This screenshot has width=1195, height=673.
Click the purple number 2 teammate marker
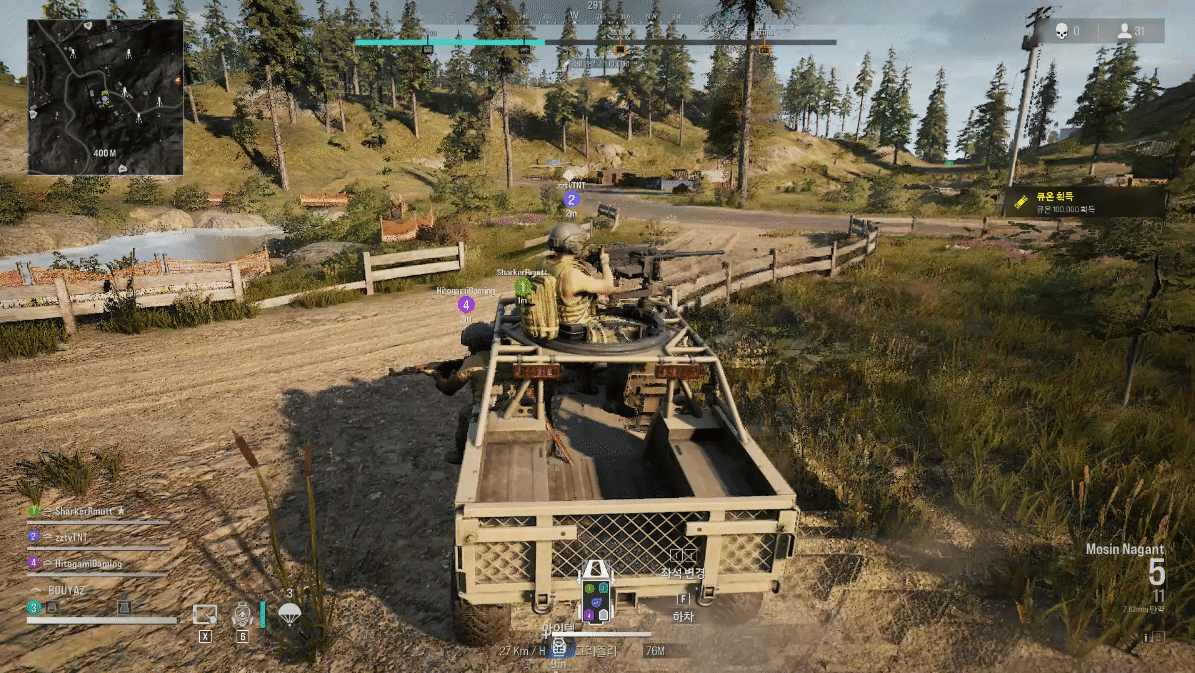(x=572, y=199)
